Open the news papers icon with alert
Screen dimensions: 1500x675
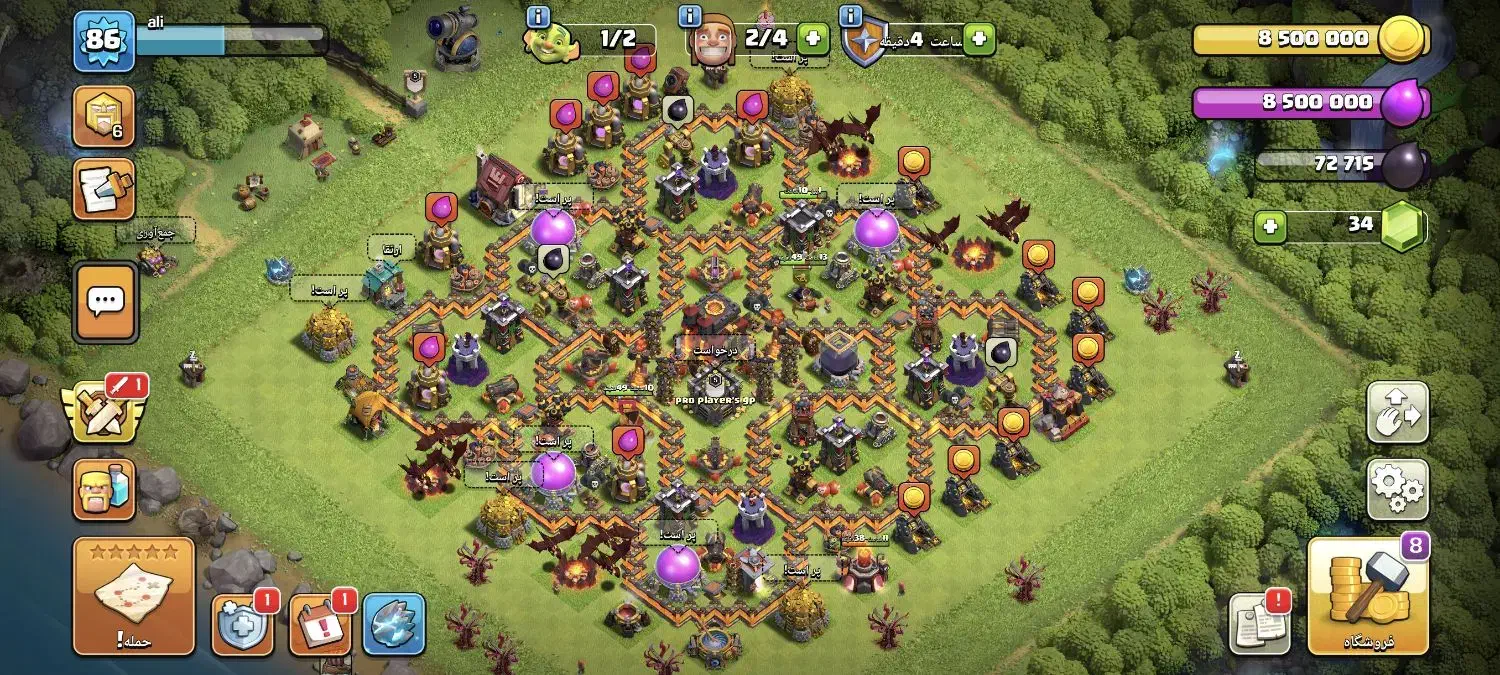point(1258,624)
